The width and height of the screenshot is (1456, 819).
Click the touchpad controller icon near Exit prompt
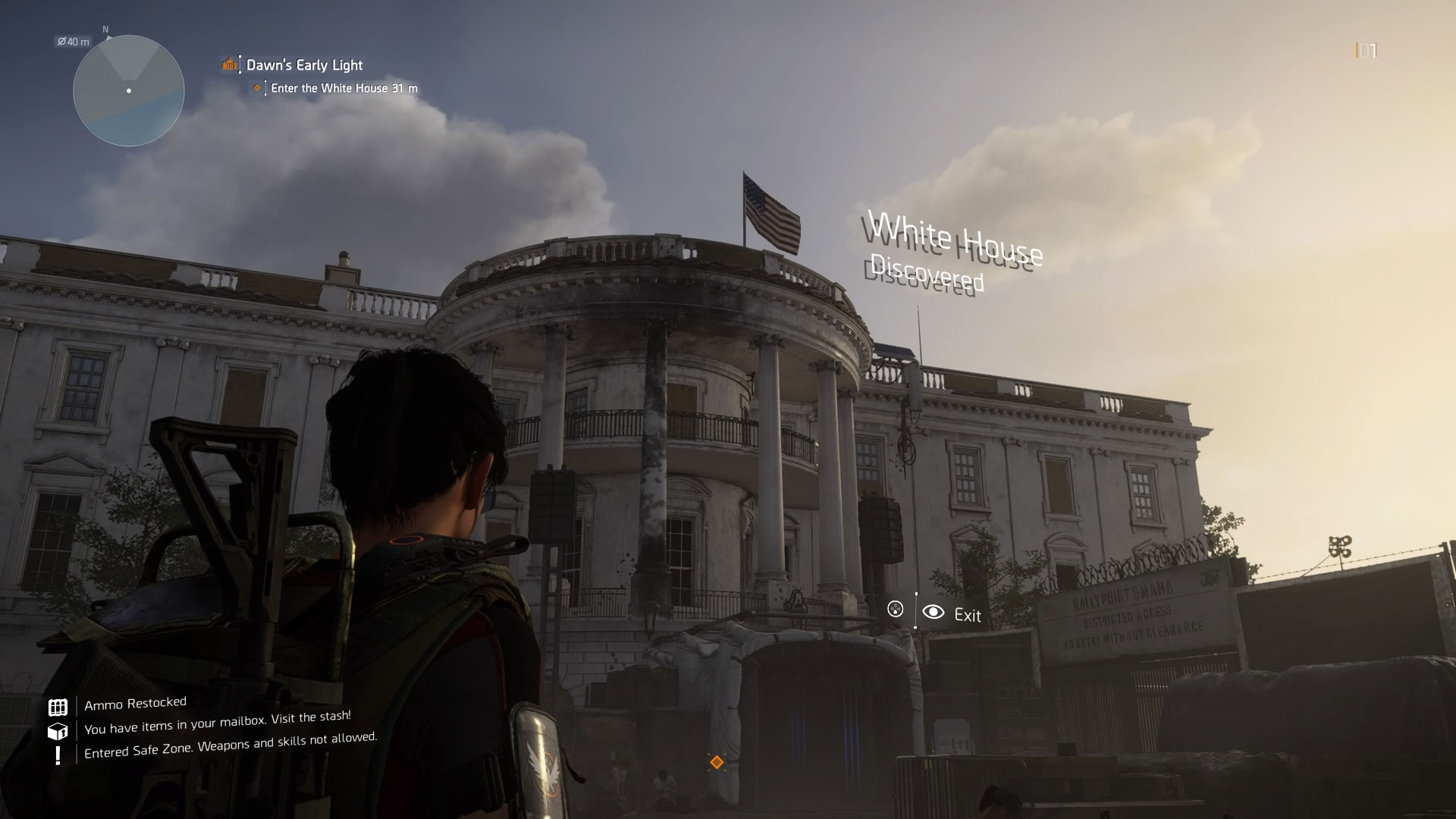click(896, 609)
